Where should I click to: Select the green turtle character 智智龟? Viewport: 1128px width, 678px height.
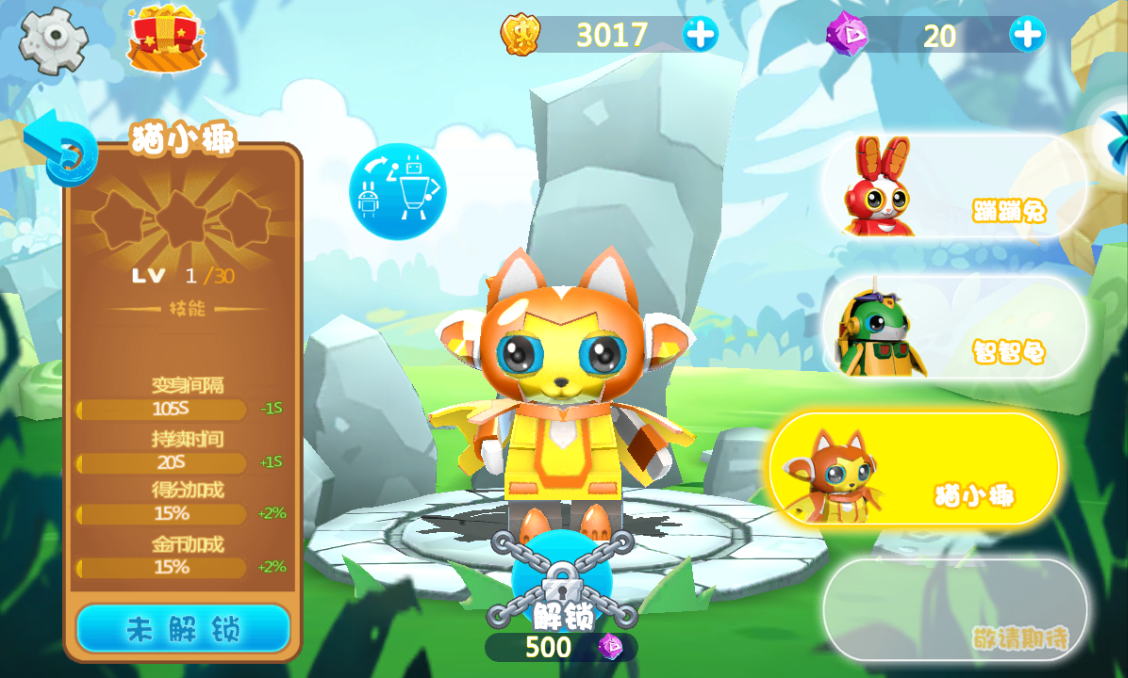(x=953, y=328)
